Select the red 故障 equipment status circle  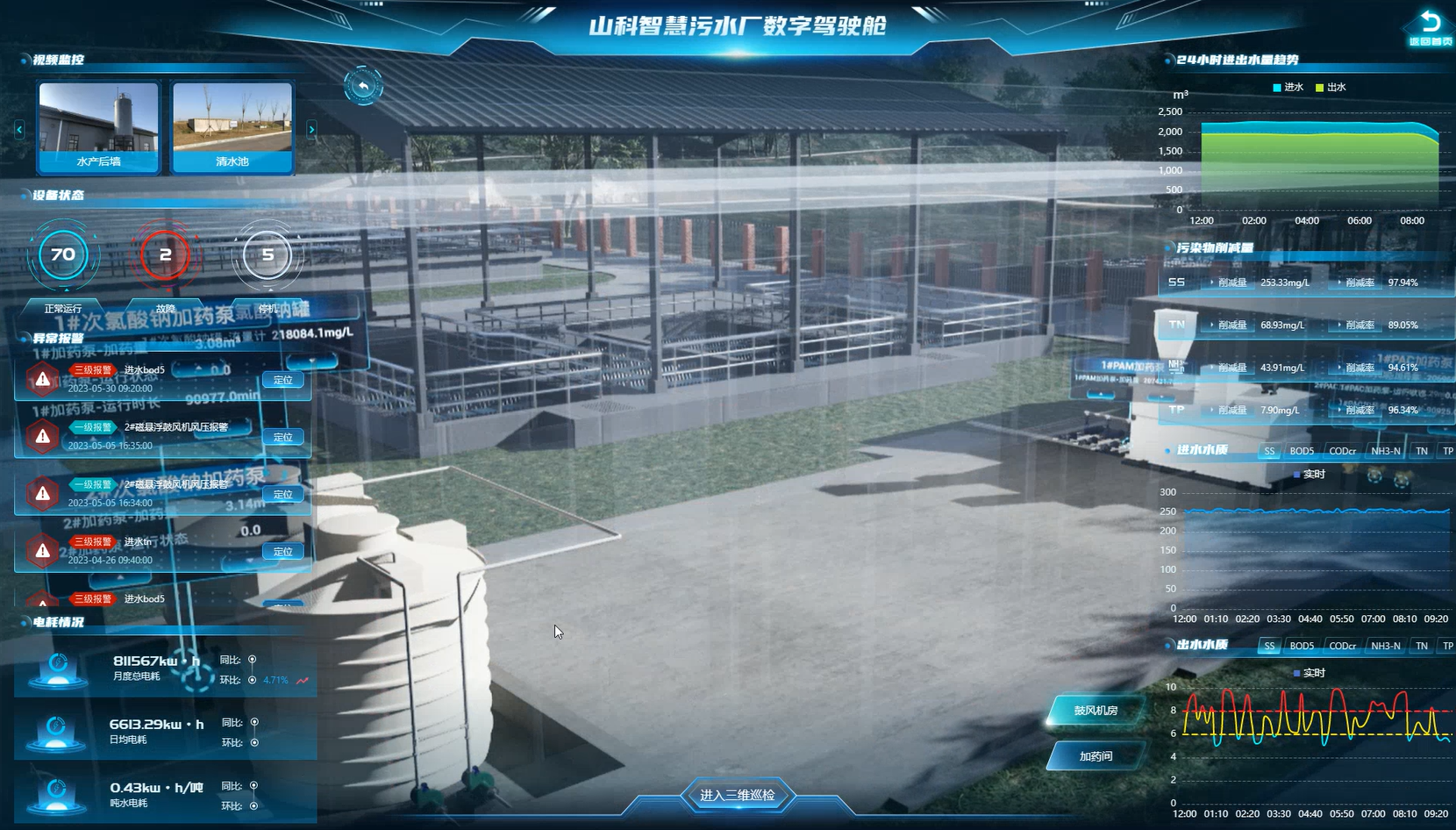pyautogui.click(x=165, y=255)
